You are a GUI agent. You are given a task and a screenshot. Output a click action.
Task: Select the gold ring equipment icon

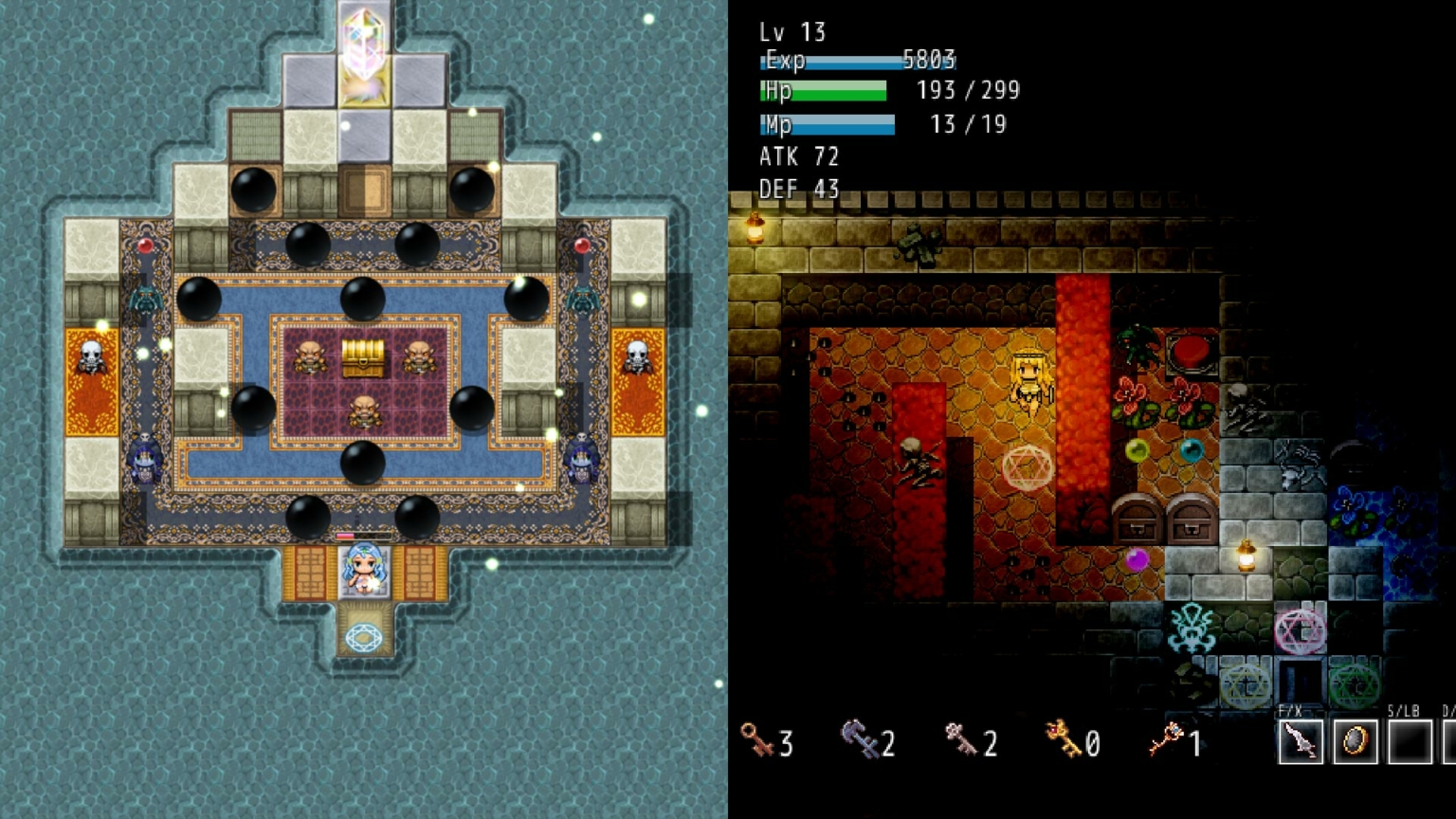[1355, 744]
